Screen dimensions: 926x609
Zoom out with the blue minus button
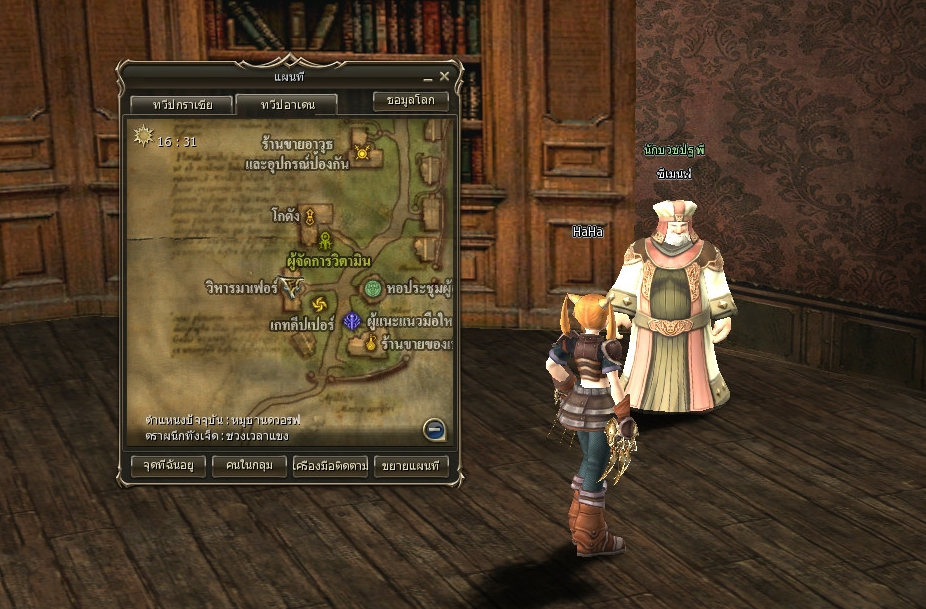[433, 430]
